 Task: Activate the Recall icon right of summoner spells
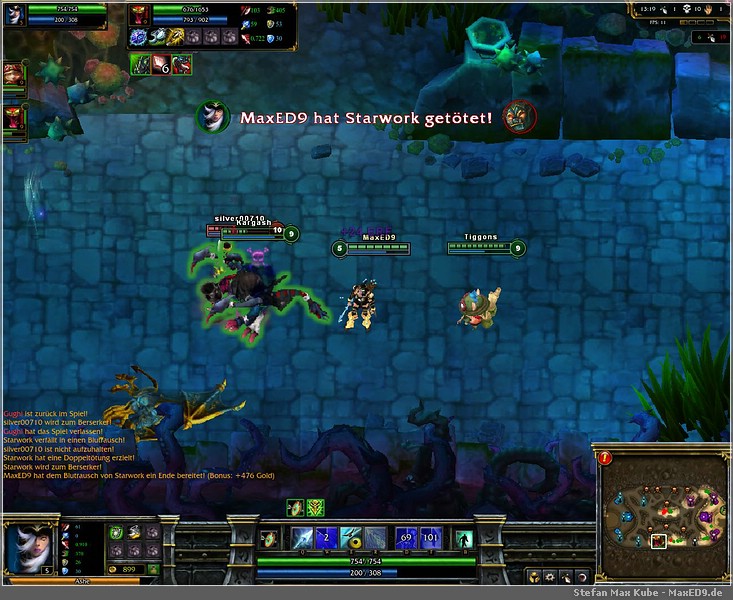click(463, 539)
